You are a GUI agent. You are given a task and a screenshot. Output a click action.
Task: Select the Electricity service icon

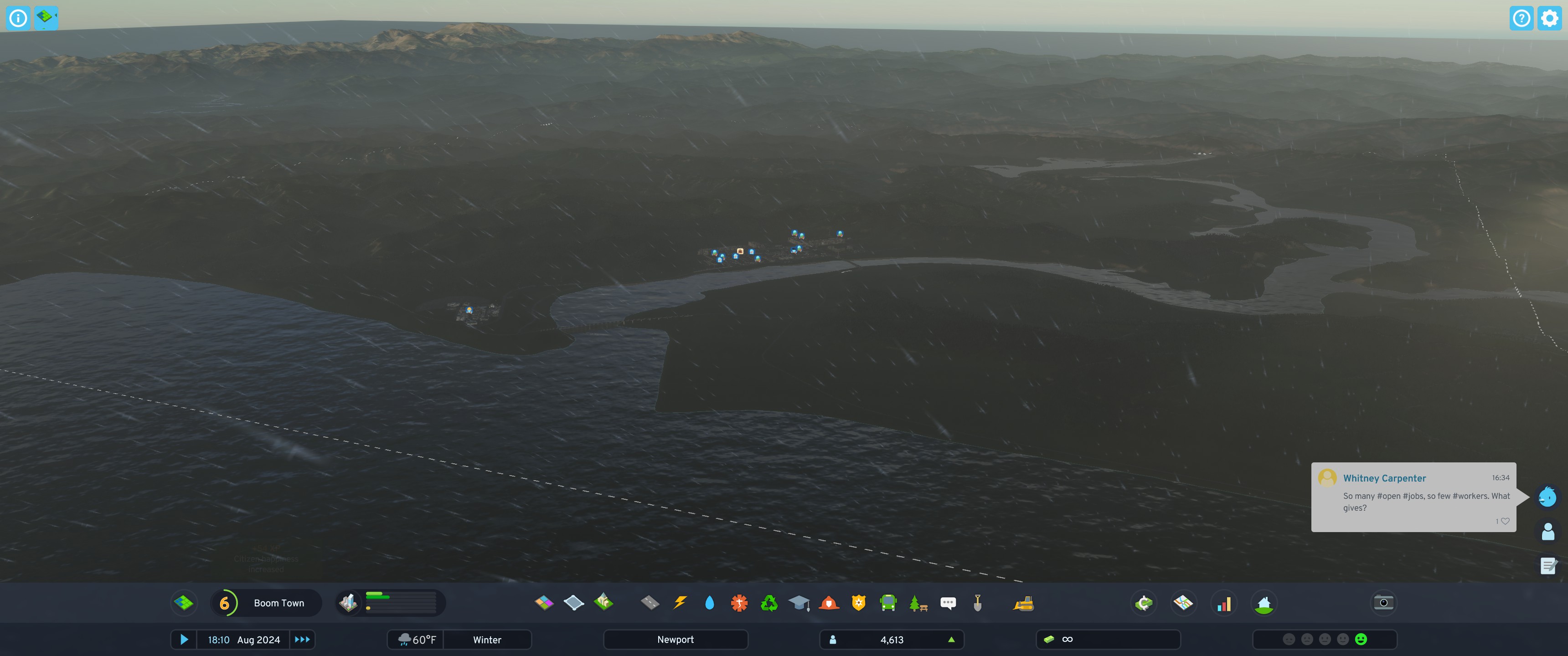click(x=680, y=603)
